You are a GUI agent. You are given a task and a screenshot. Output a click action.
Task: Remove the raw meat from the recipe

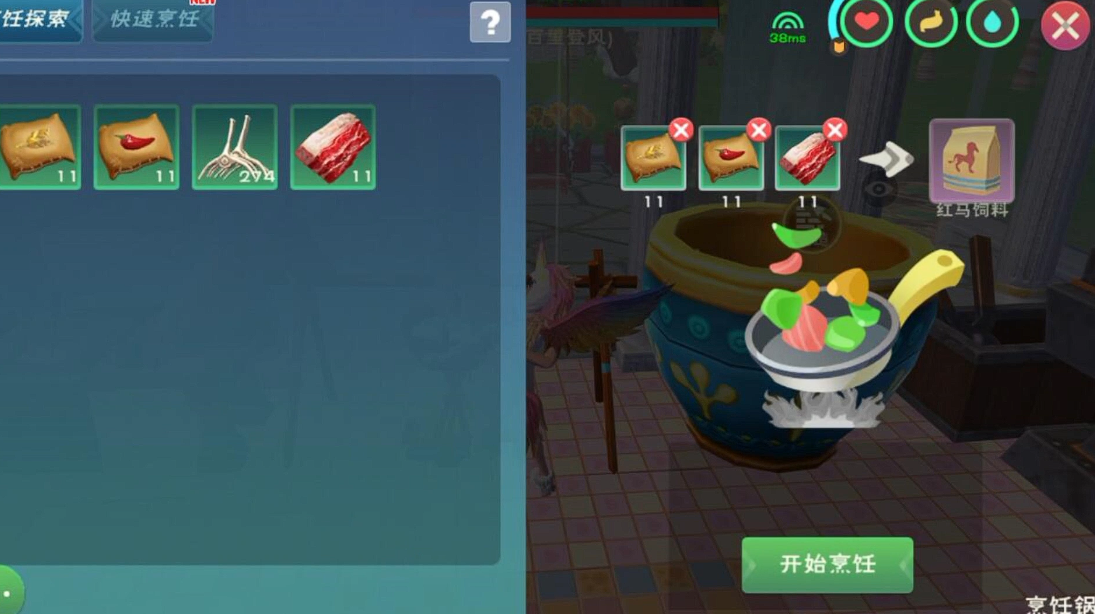(835, 130)
